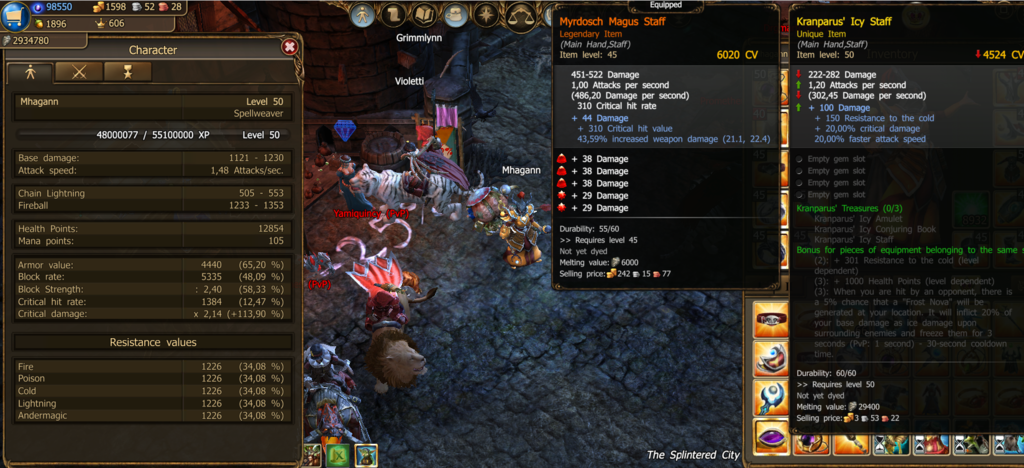Open the balance scales menu icon
1024x468 pixels.
(x=519, y=14)
